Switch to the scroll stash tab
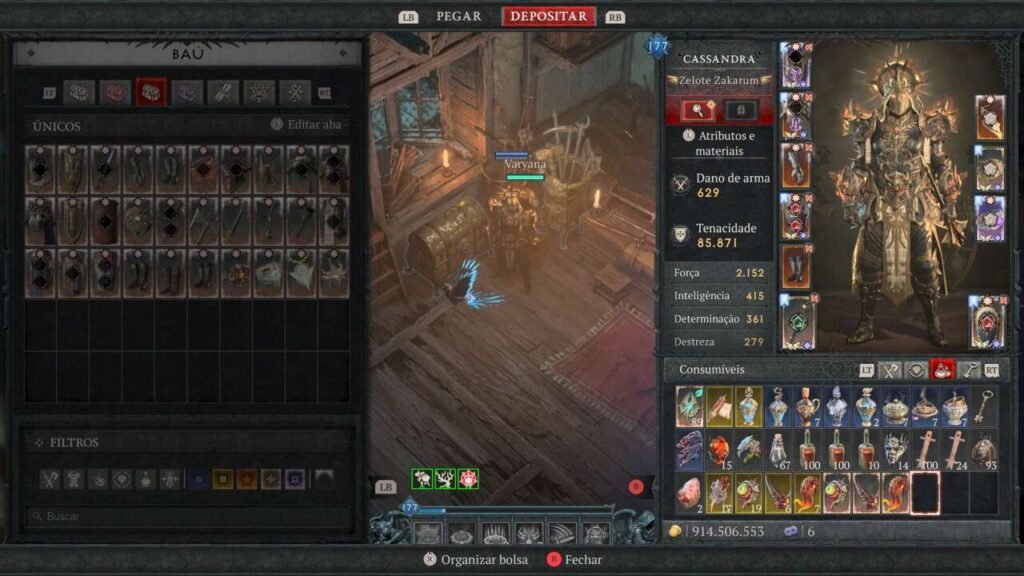 (223, 93)
